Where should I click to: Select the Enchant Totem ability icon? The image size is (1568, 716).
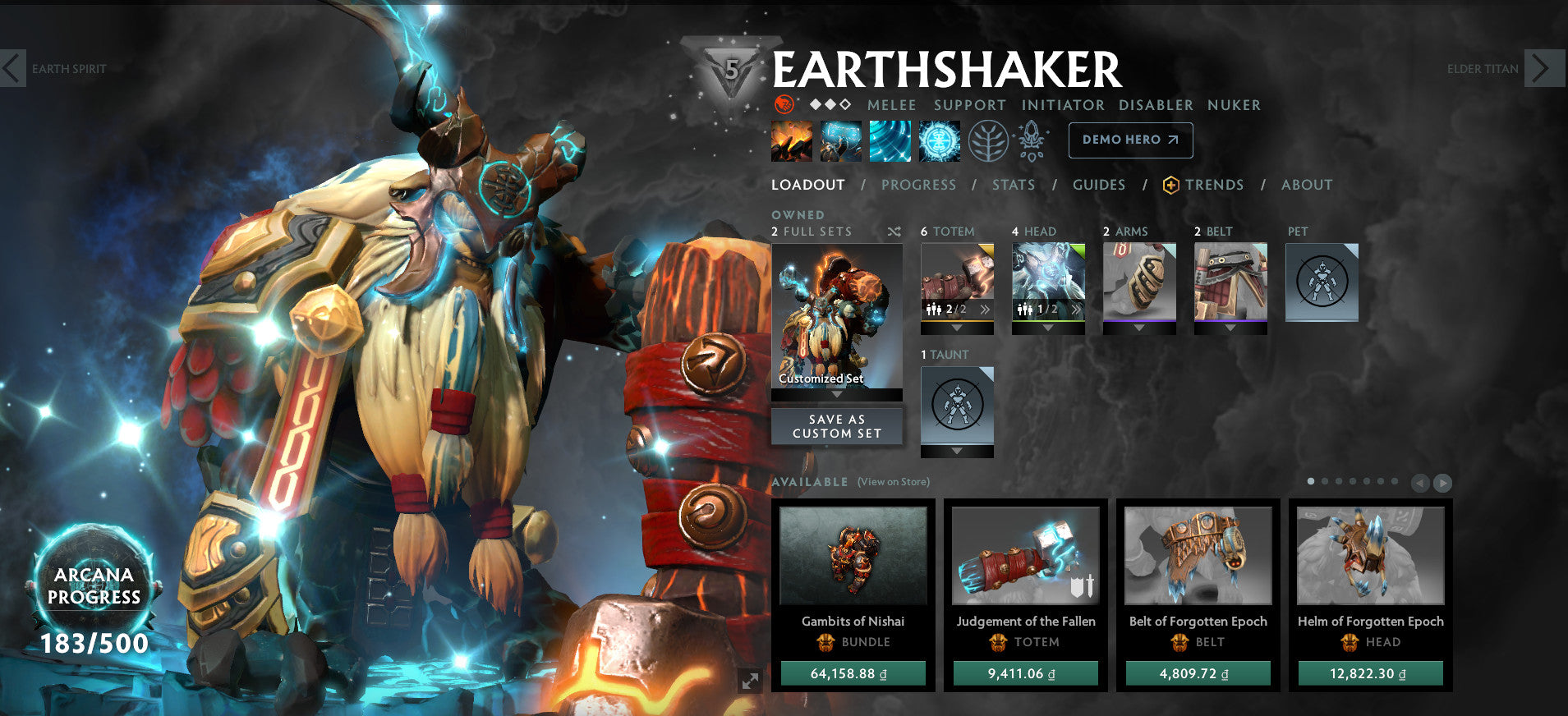click(x=840, y=140)
